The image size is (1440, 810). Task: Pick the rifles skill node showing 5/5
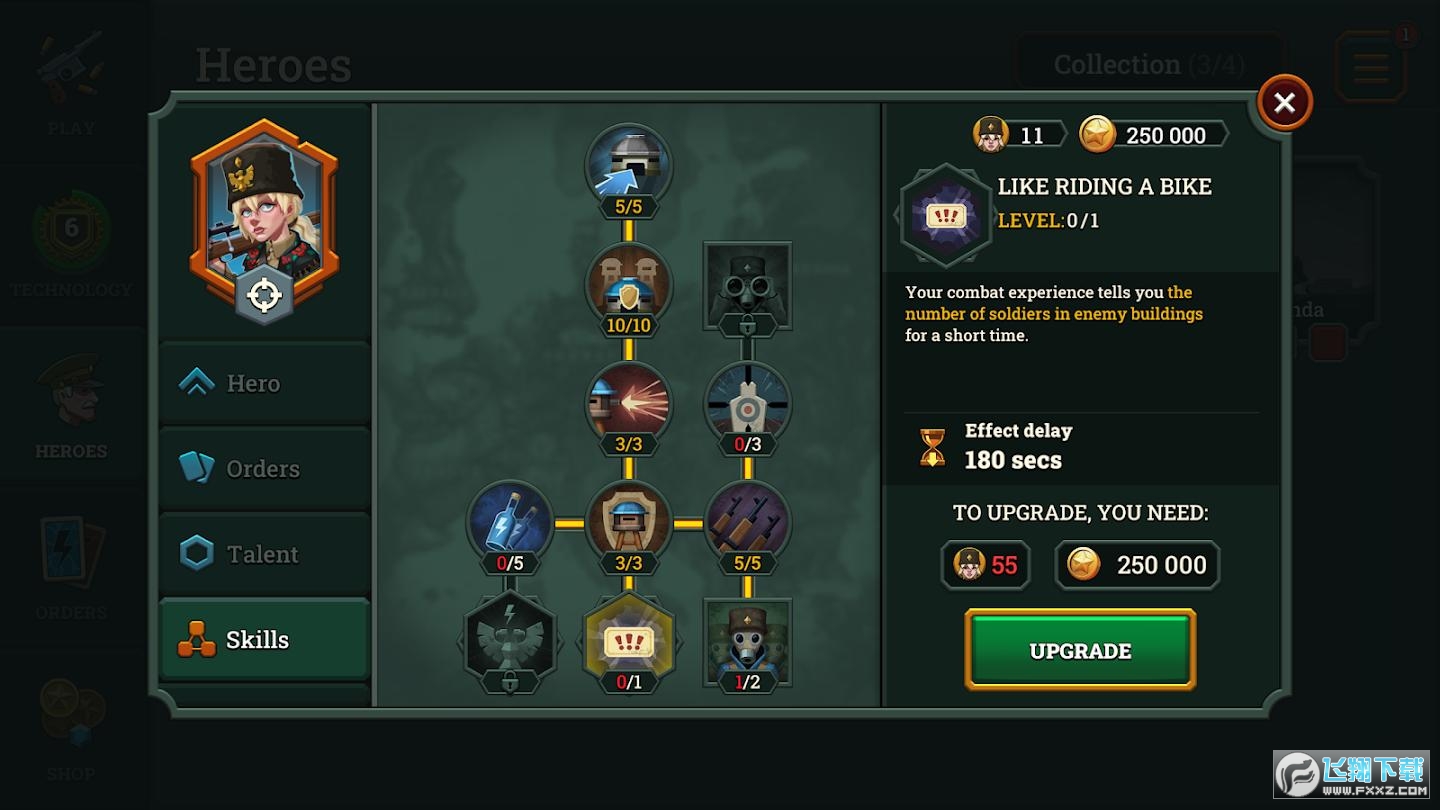[x=747, y=522]
